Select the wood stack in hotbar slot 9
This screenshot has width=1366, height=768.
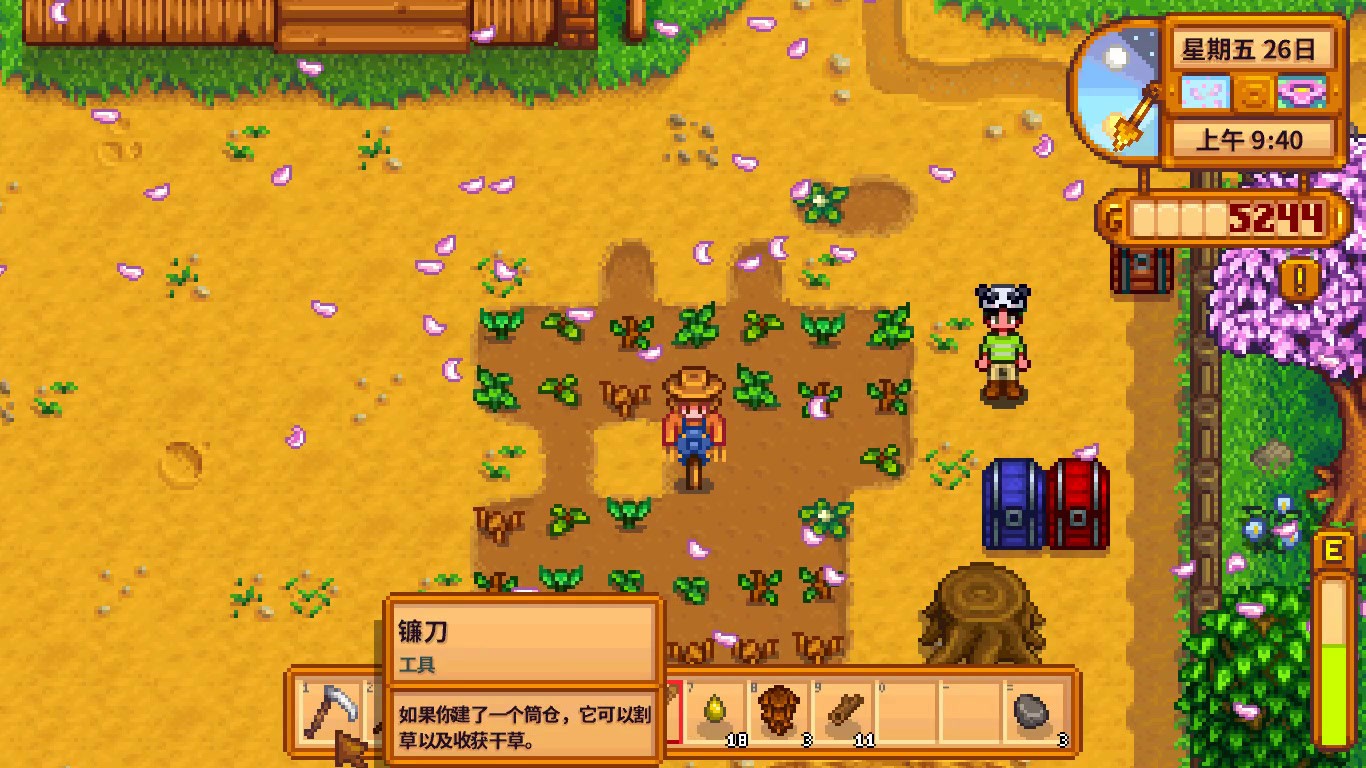coord(845,712)
